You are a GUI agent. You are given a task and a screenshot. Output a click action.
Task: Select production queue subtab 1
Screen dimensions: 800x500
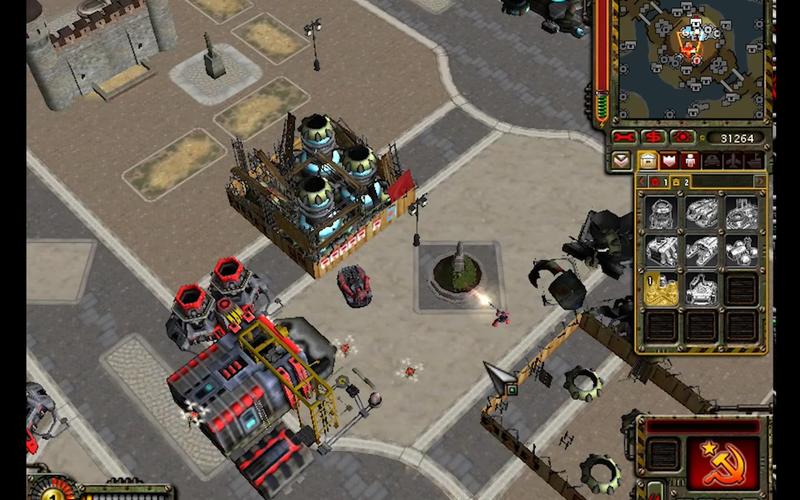[657, 182]
